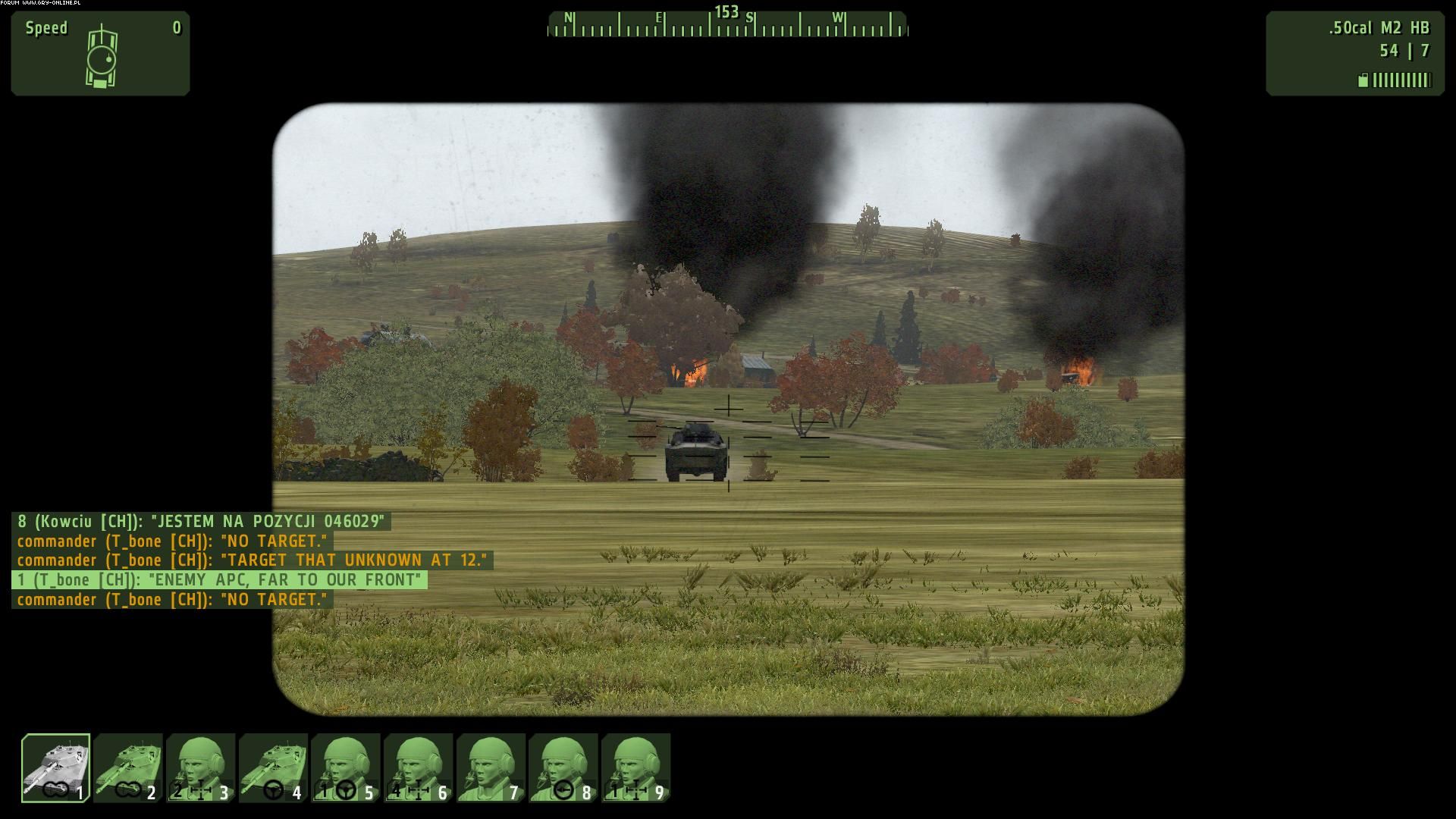Screen dimensions: 1456x819
Task: Select crewman number 6 in squad bar
Action: pyautogui.click(x=418, y=767)
